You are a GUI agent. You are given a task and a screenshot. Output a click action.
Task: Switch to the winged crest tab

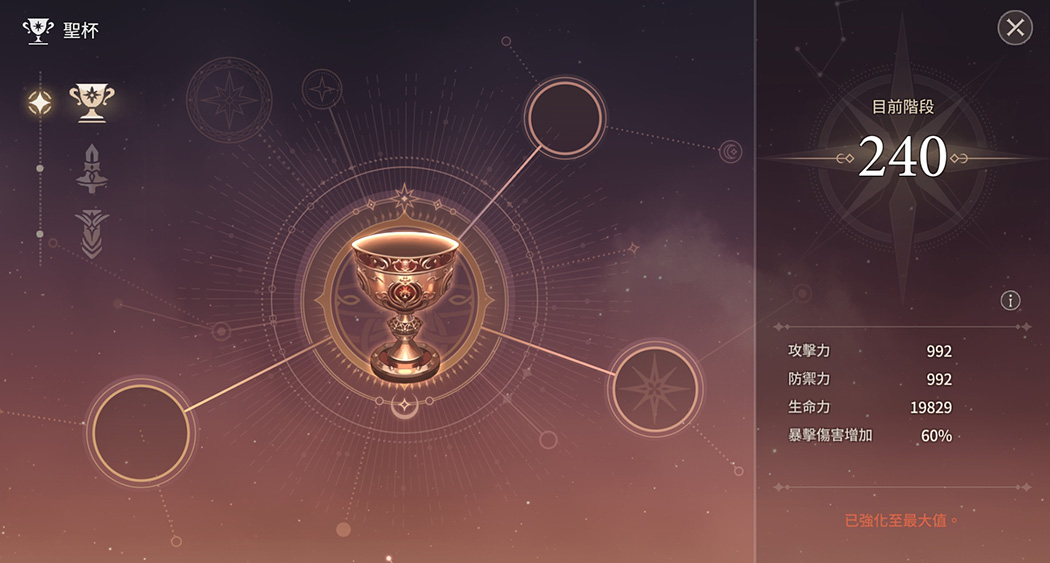[91, 233]
